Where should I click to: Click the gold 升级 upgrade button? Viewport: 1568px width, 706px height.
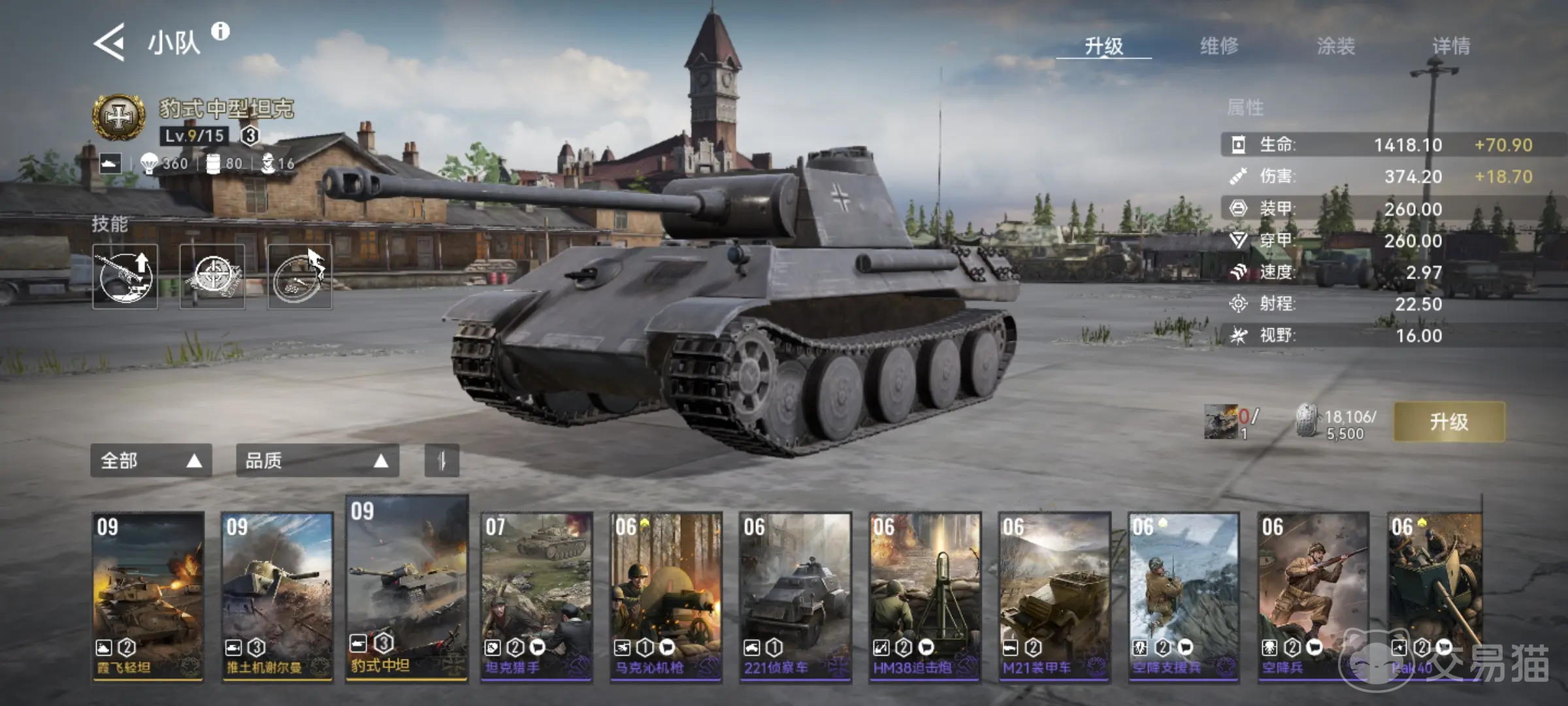[x=1448, y=422]
